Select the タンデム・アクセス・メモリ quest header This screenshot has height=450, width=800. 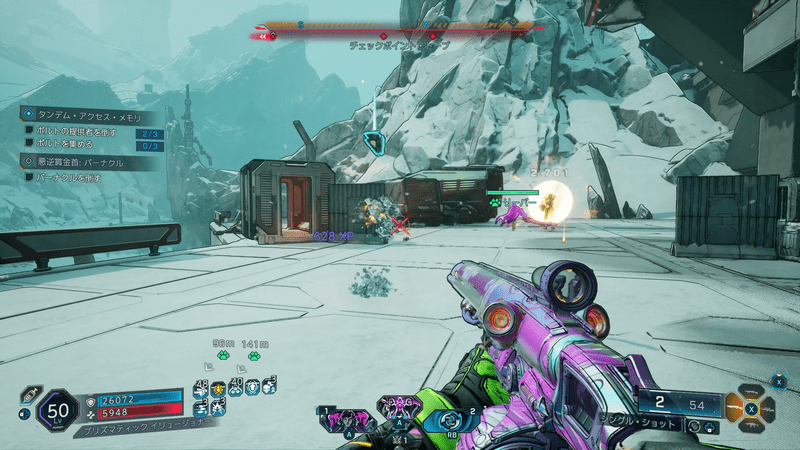point(88,115)
